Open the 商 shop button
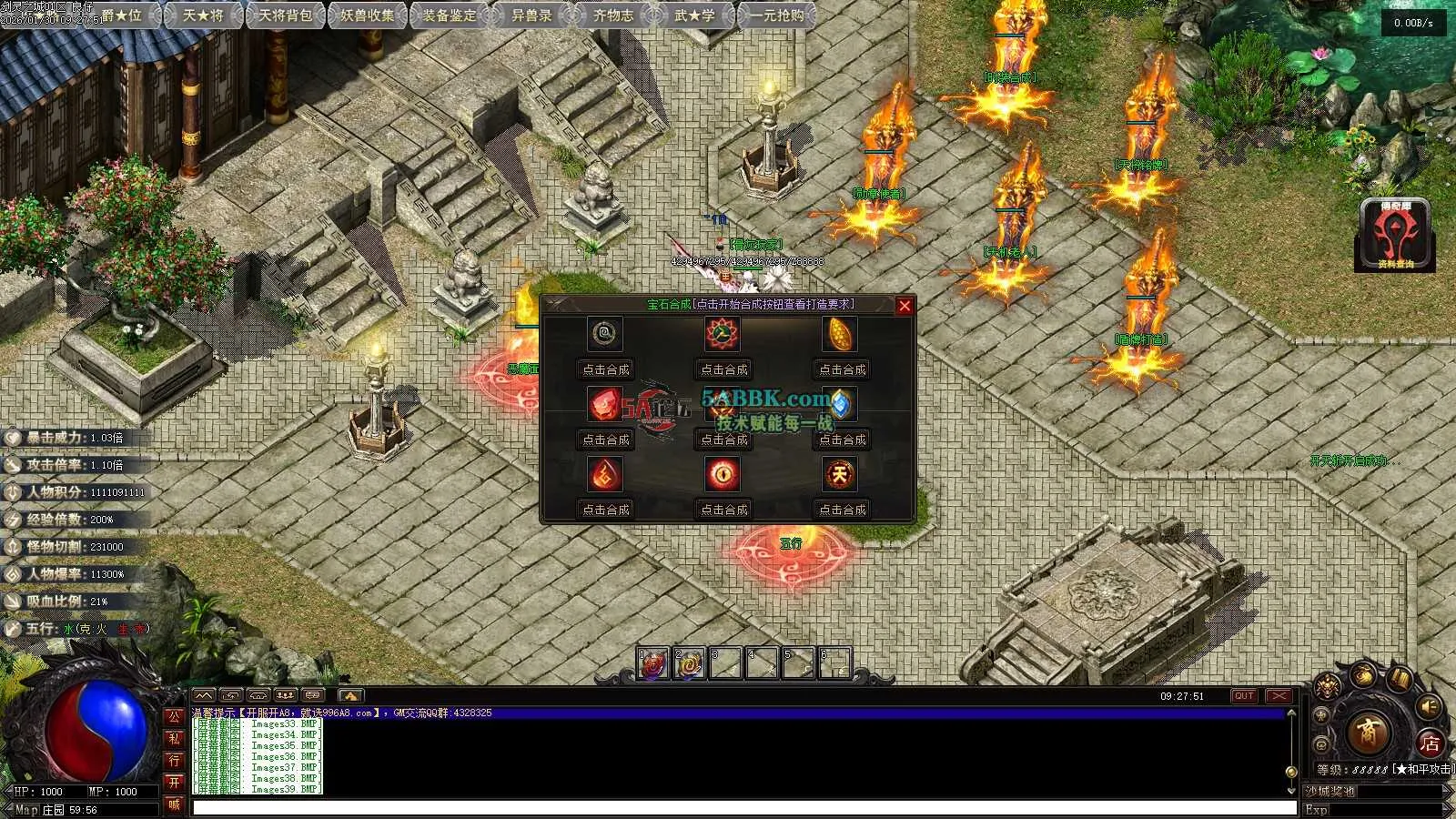The height and width of the screenshot is (819, 1456). (1367, 732)
